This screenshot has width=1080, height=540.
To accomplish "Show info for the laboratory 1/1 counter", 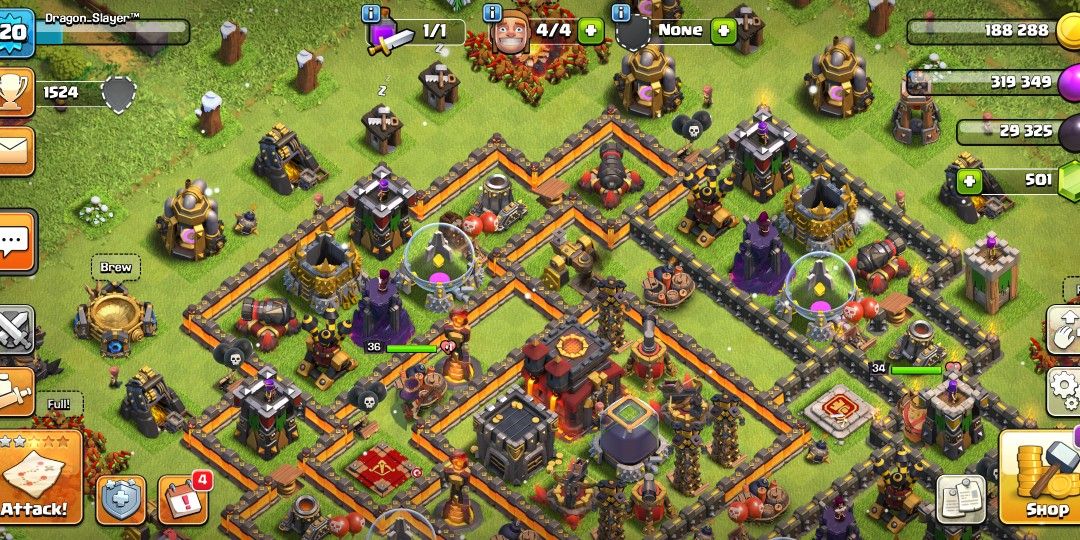I will pyautogui.click(x=372, y=13).
